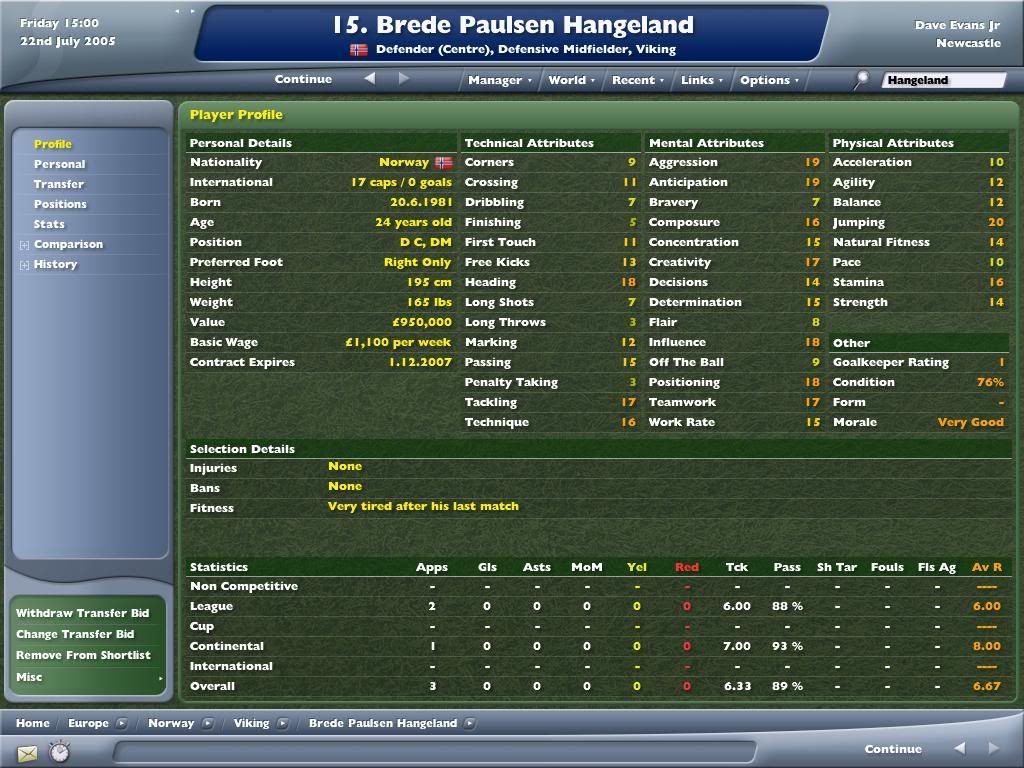Withdraw Transfer Bid for this player
This screenshot has height=768, width=1024.
[x=83, y=613]
